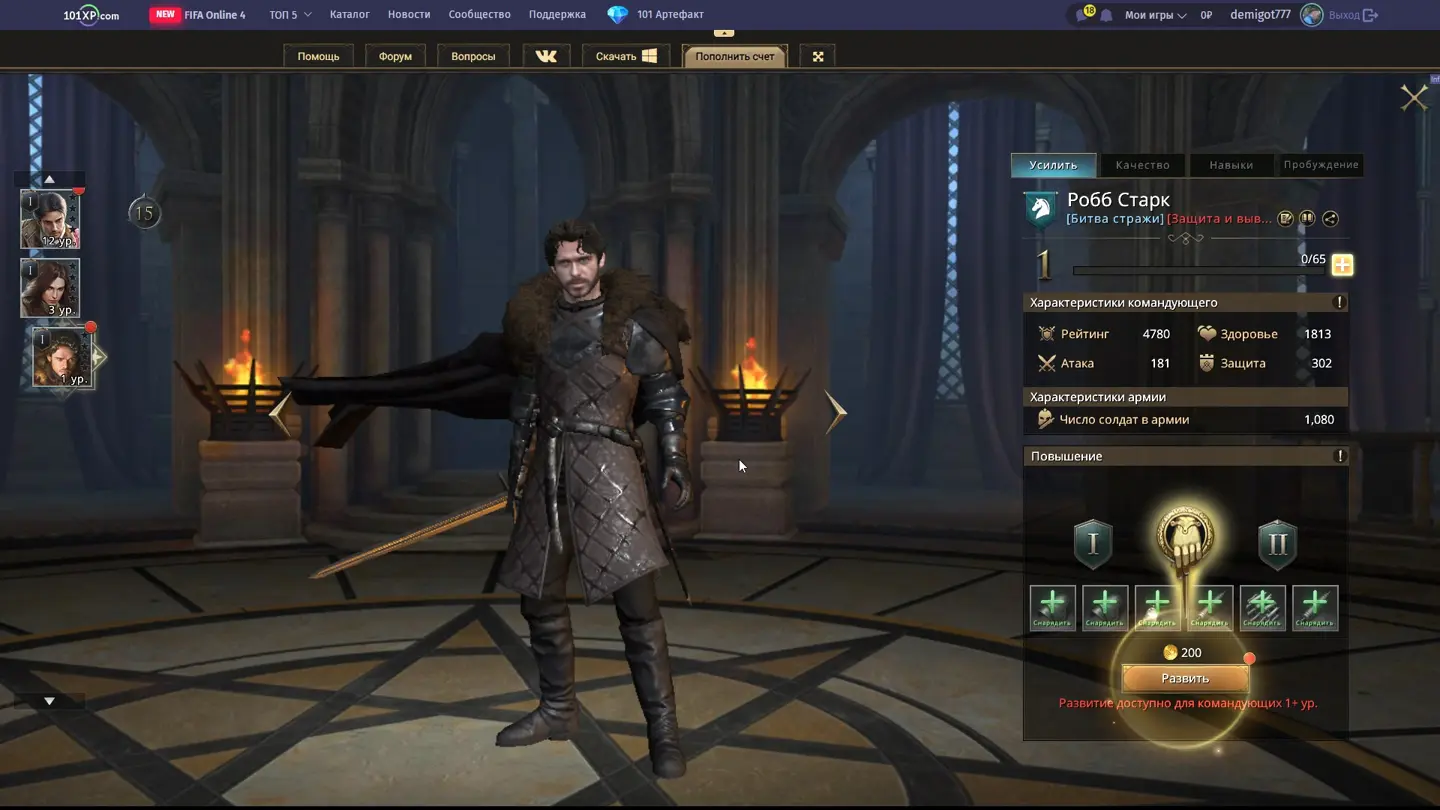1440x810 pixels.
Task: Click the Пополнить счет button
Action: [735, 56]
